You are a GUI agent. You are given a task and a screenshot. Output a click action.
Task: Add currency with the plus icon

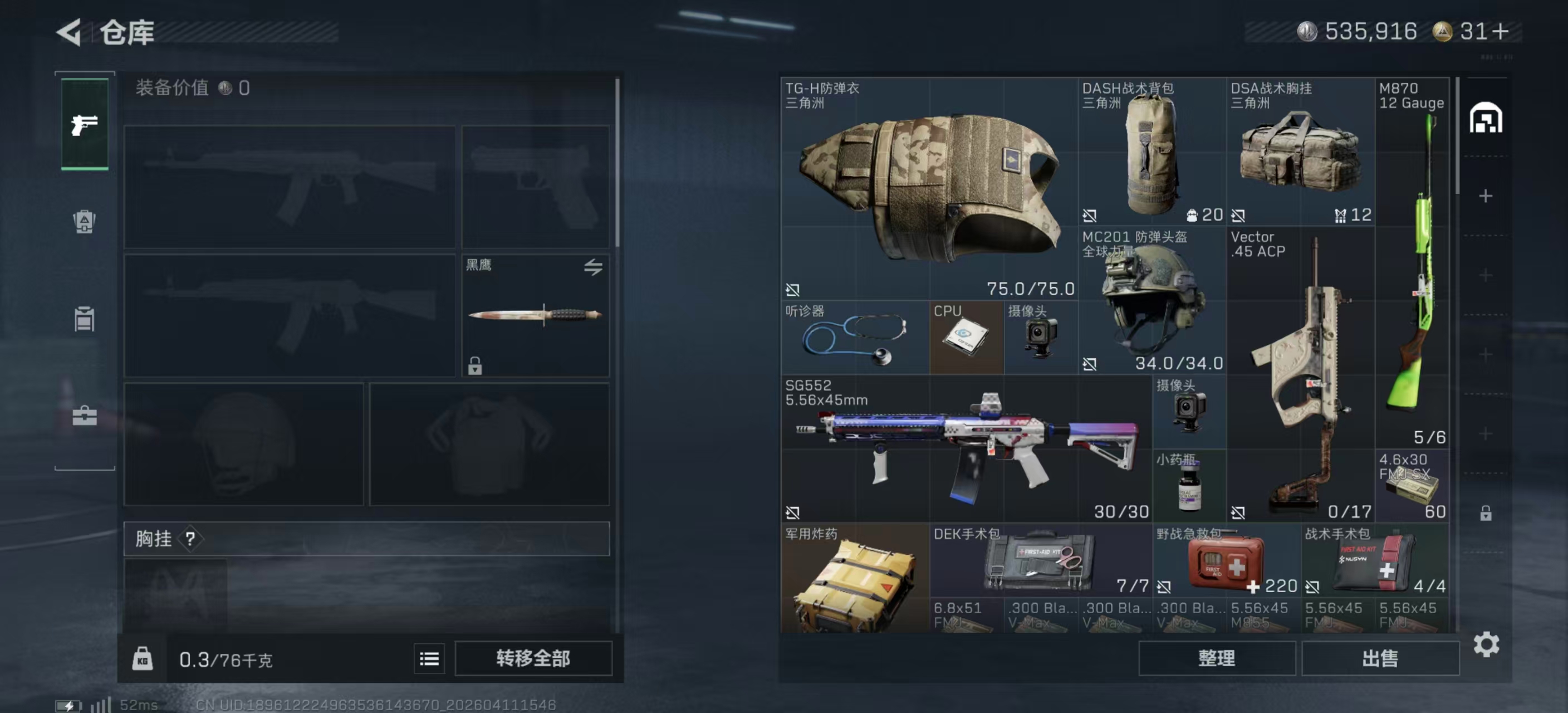[1501, 32]
